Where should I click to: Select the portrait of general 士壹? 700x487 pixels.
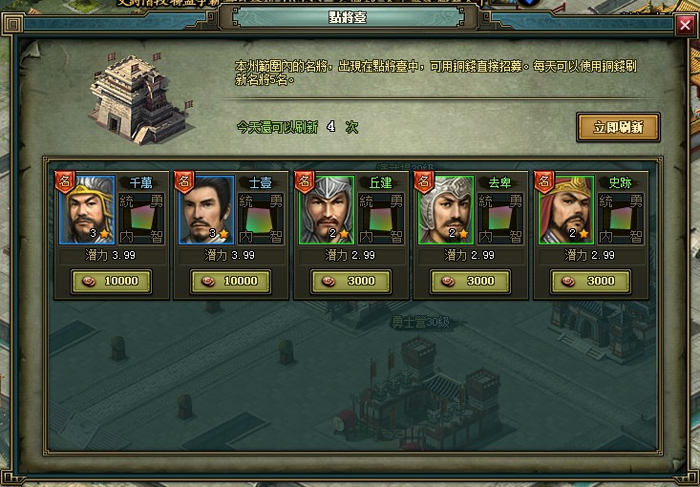tap(207, 210)
